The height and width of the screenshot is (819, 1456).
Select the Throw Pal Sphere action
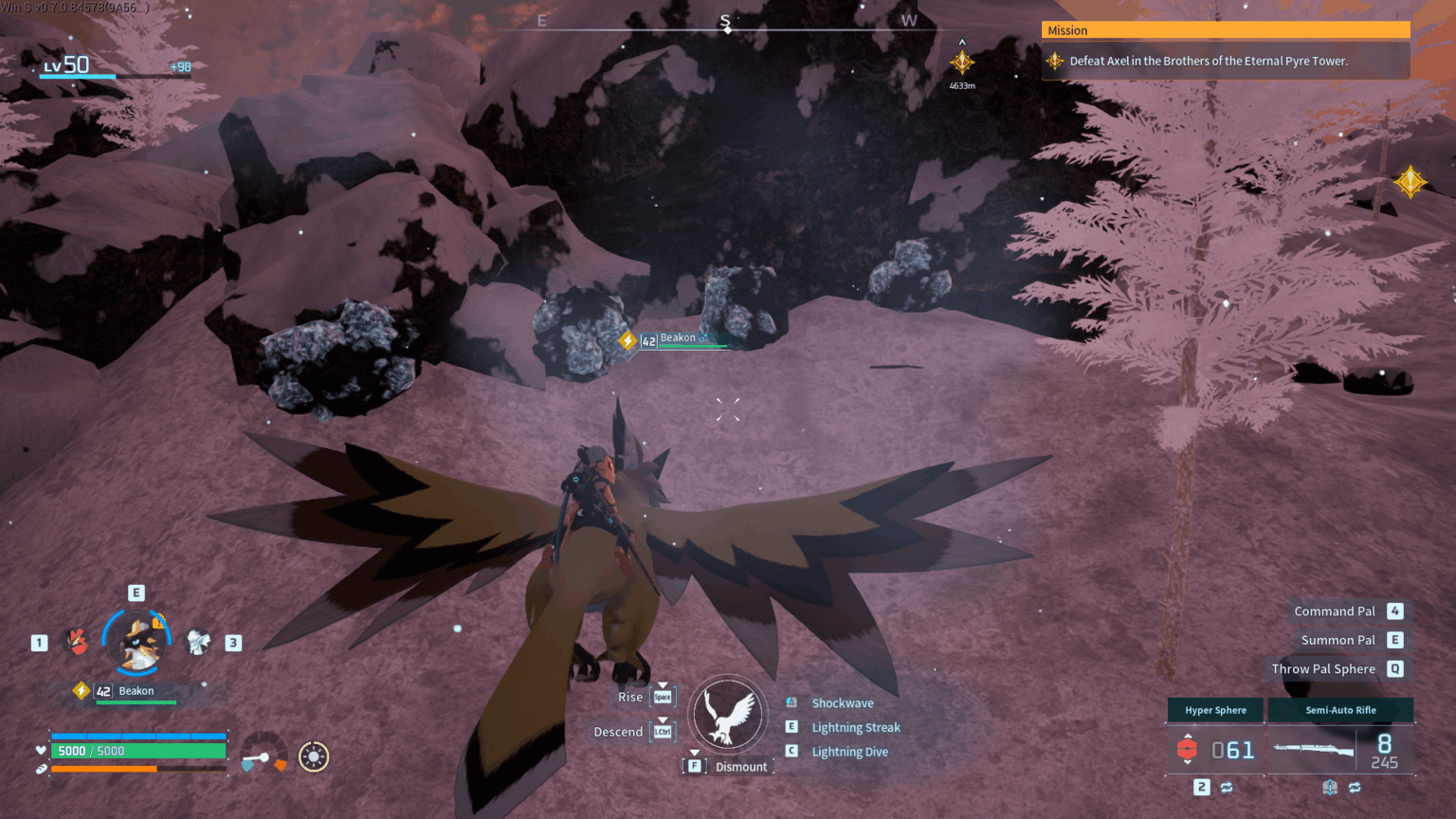click(1323, 668)
